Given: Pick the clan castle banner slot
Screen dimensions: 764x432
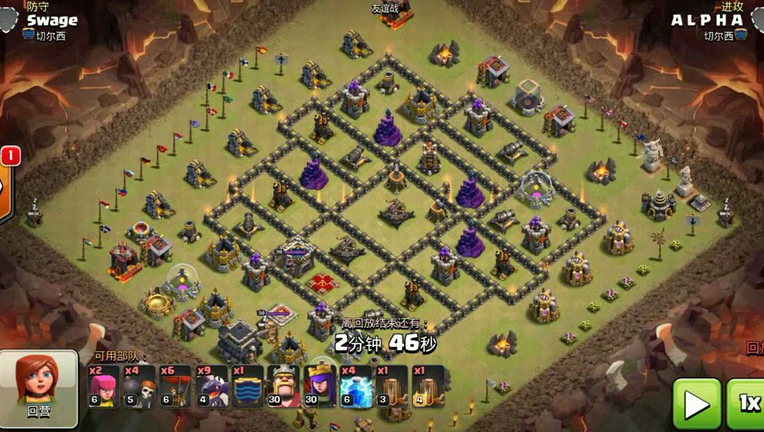Looking at the screenshot, I should (247, 385).
